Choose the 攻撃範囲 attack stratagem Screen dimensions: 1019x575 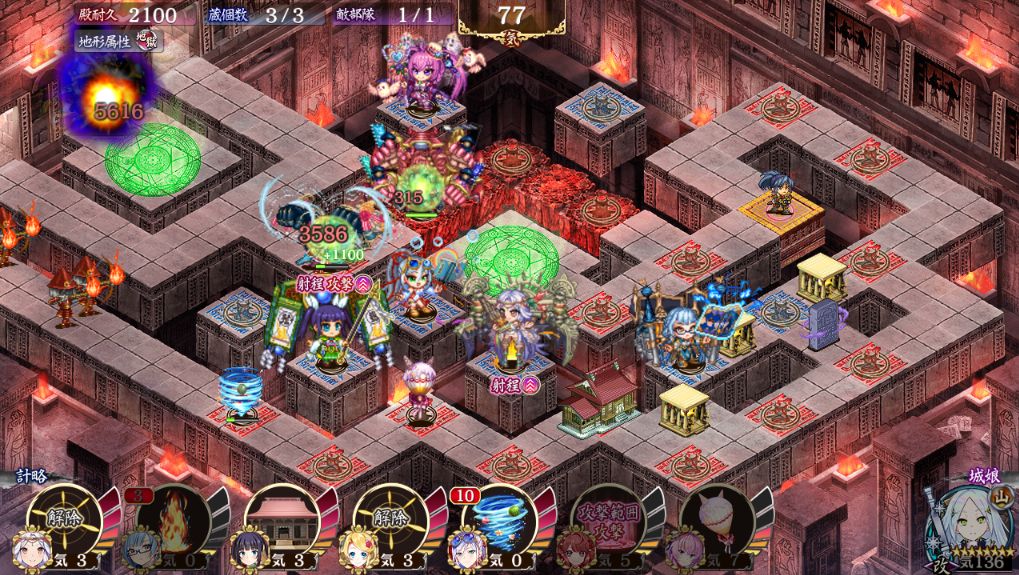[x=609, y=520]
